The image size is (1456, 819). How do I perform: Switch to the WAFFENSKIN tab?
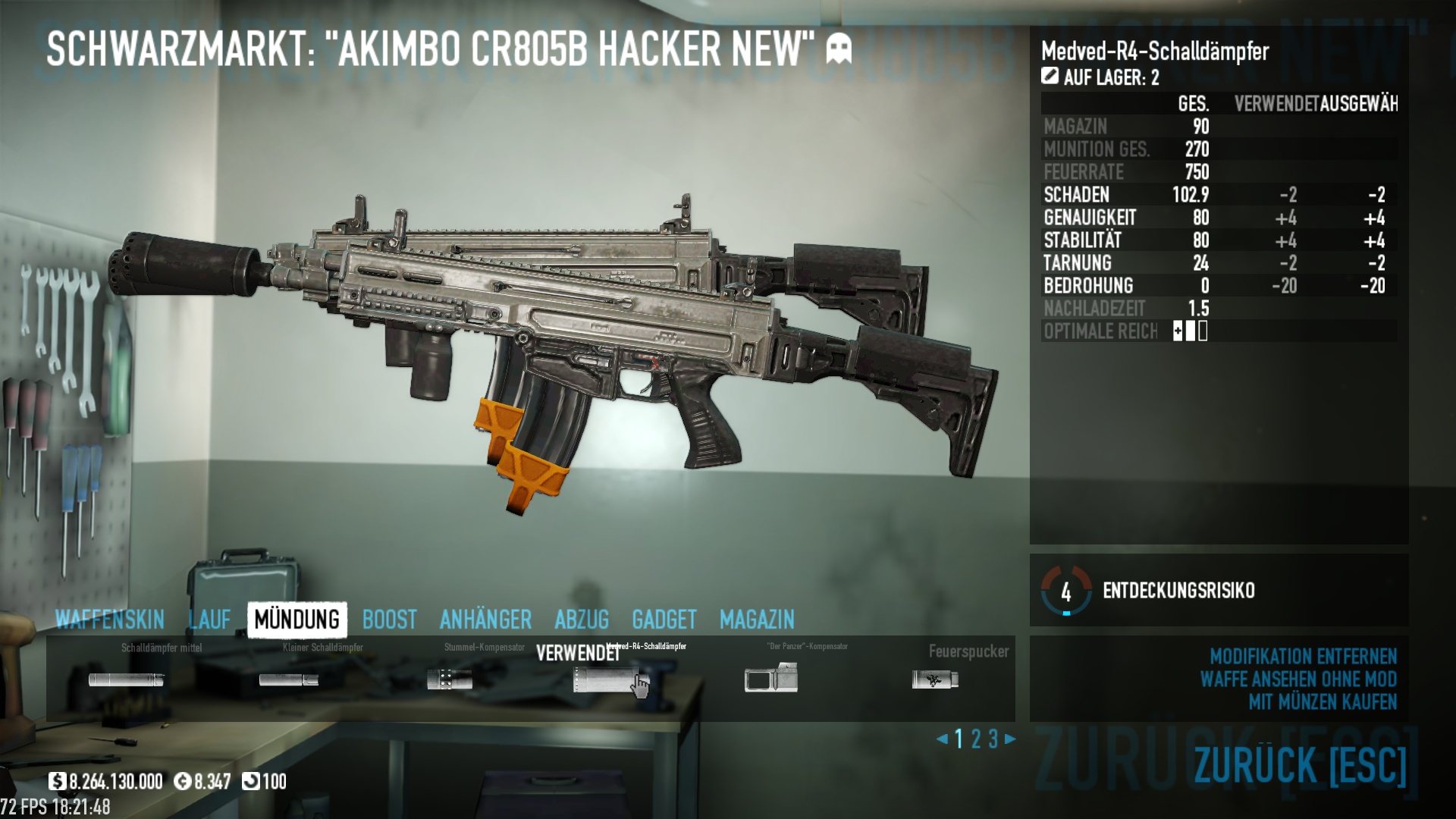[x=110, y=620]
